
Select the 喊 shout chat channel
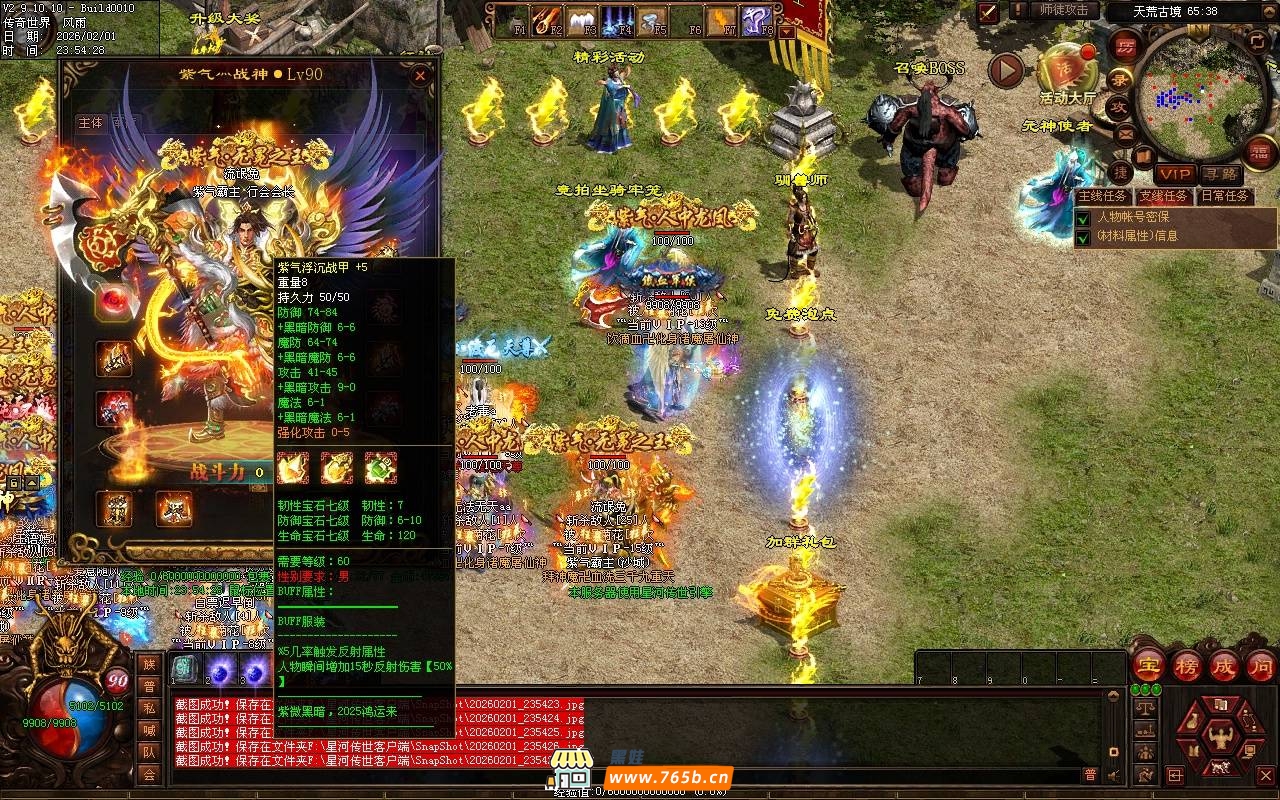(149, 730)
